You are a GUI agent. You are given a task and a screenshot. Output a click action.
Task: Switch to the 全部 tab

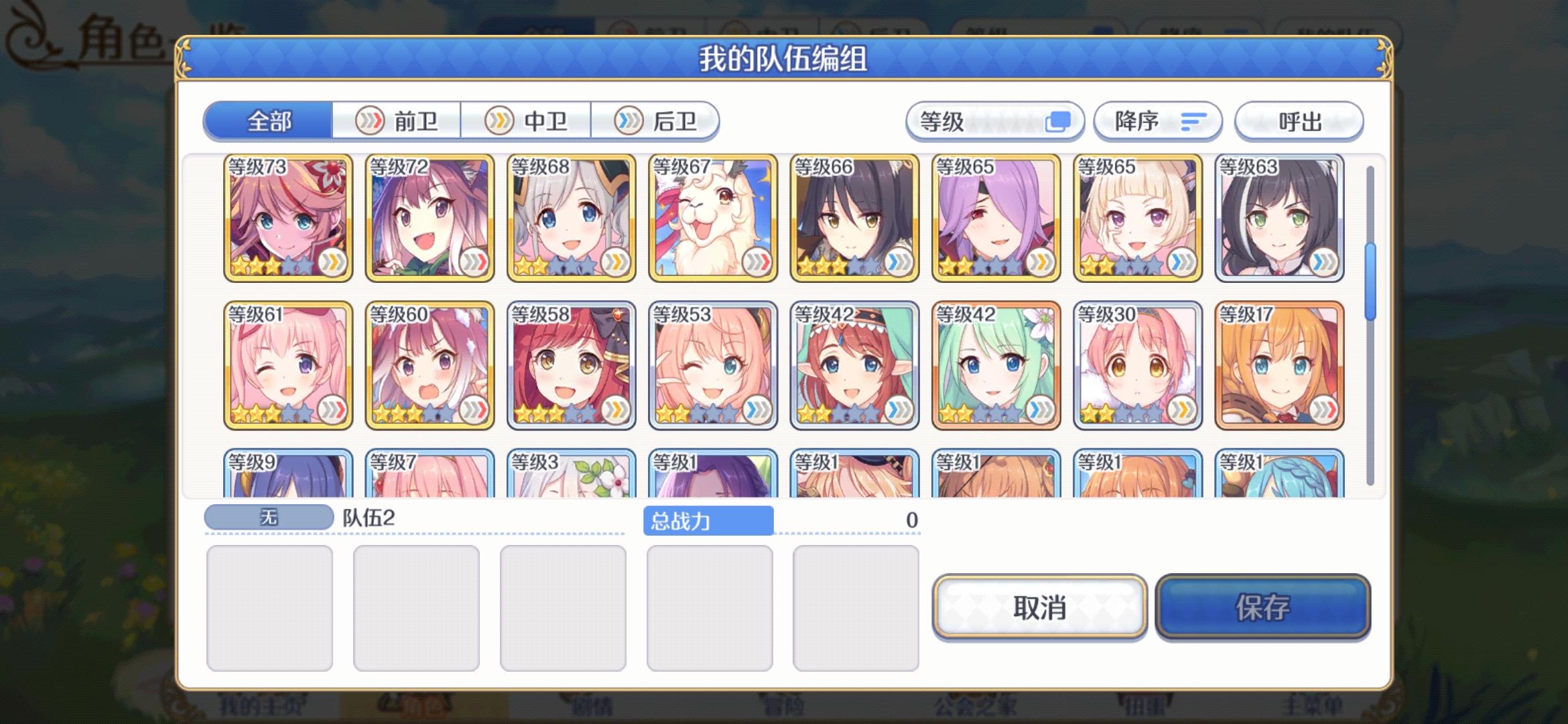(271, 121)
